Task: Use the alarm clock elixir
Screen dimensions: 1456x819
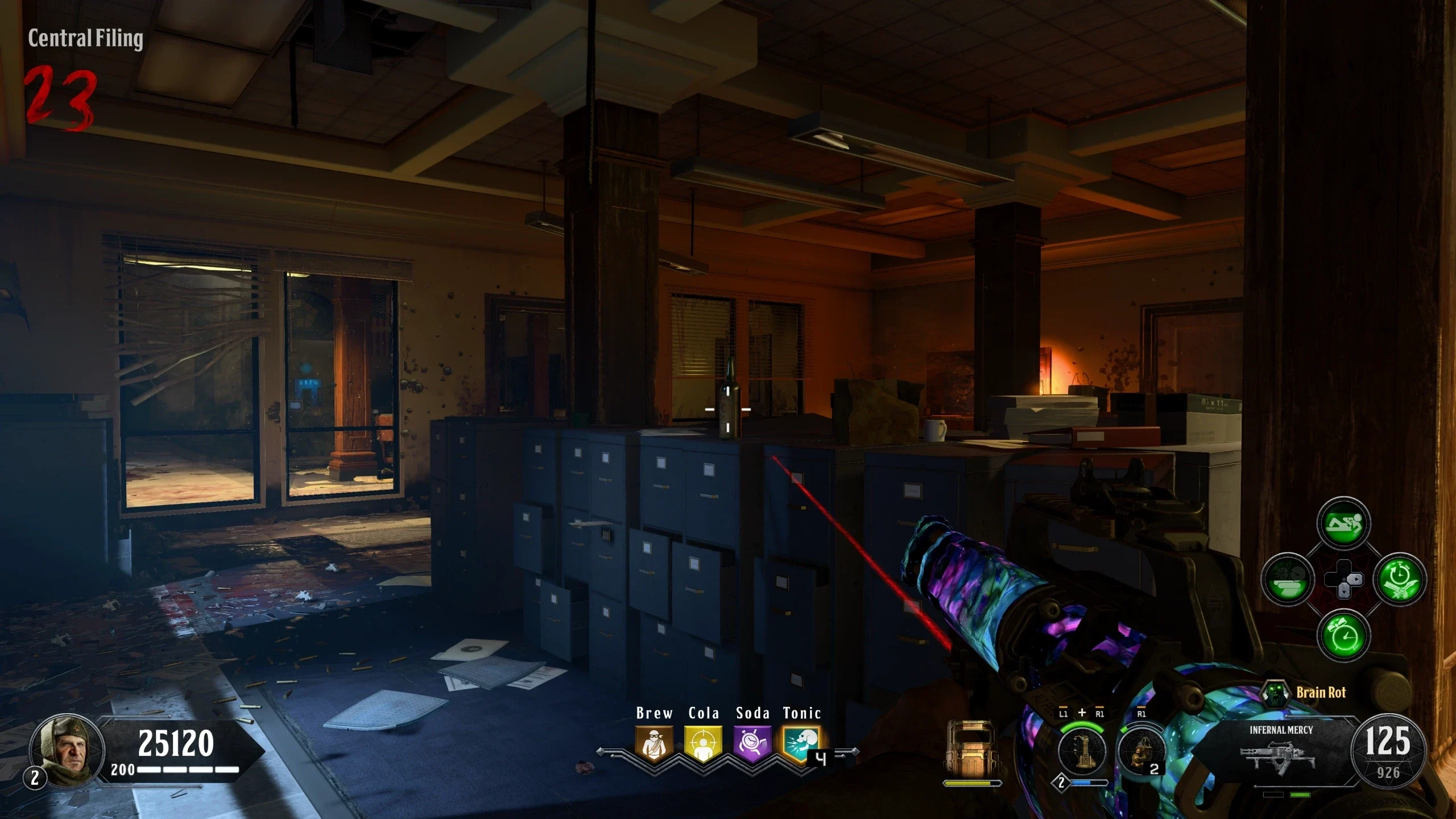Action: (x=1343, y=635)
